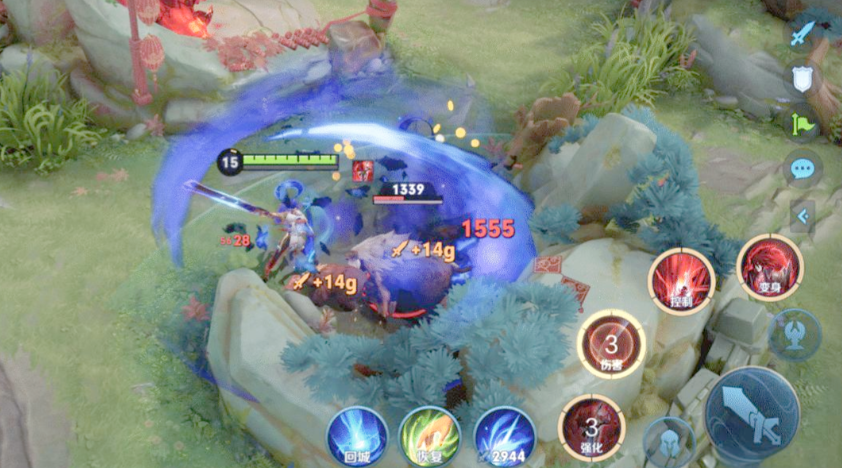Open the quick chat bubble

[x=802, y=167]
